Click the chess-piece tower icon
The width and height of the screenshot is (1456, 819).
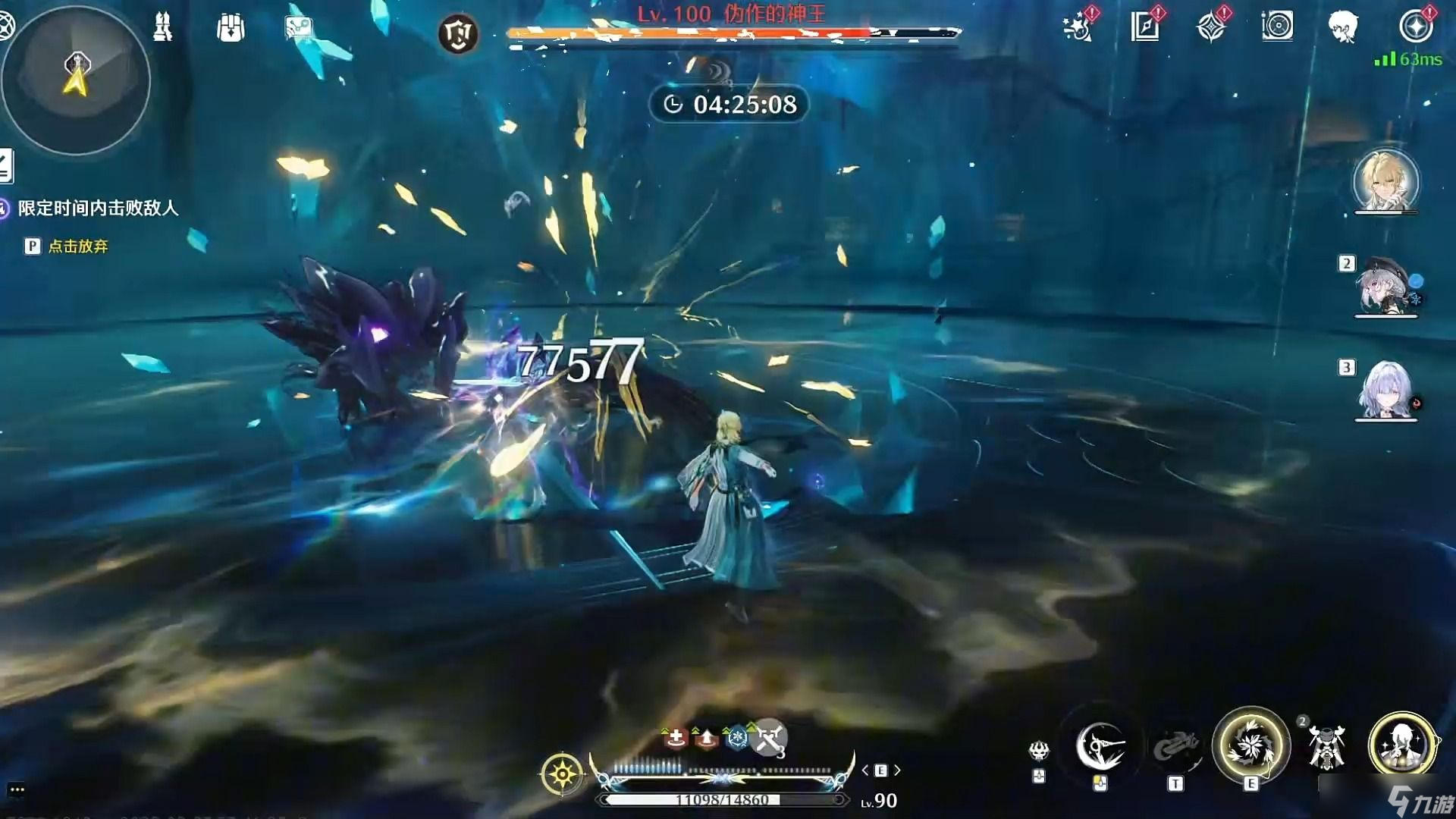click(162, 27)
